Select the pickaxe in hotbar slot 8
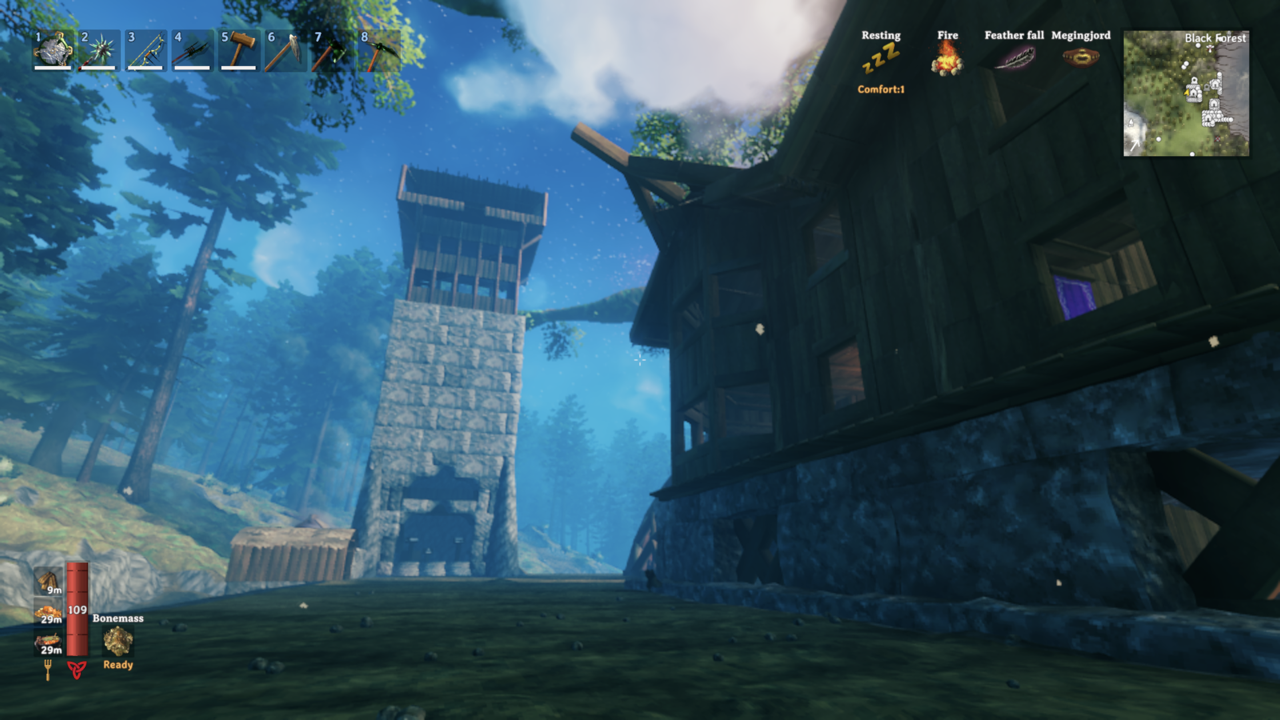This screenshot has height=720, width=1280. coord(377,50)
